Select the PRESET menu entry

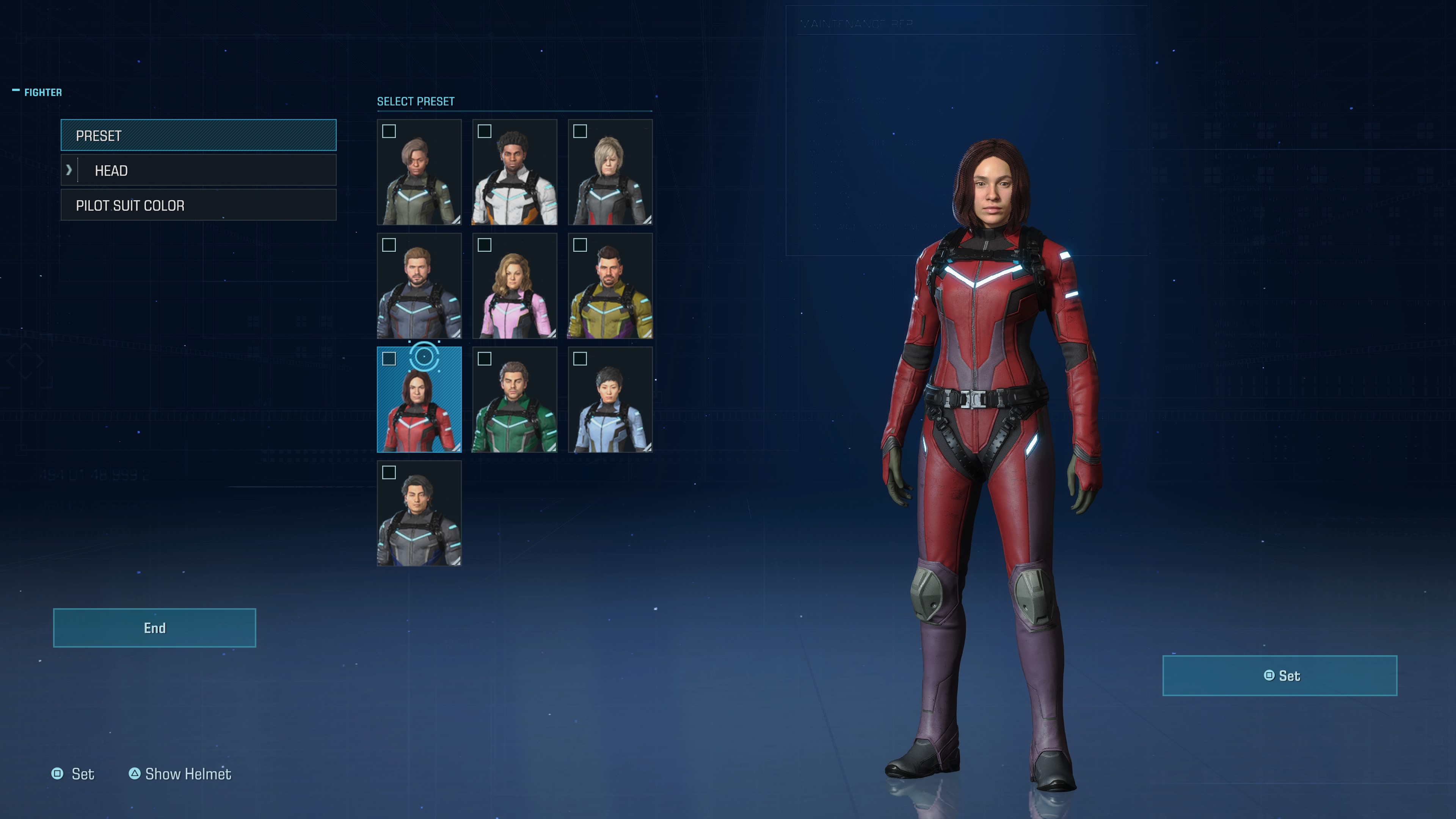(x=198, y=136)
